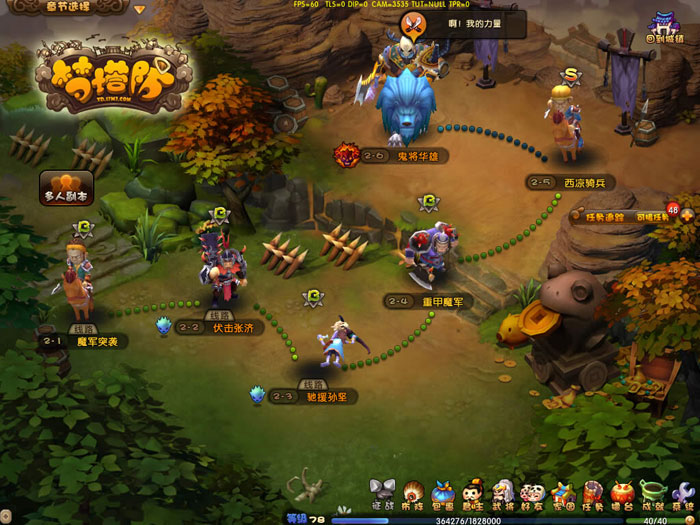Open the 包裹 bag inventory
The width and height of the screenshot is (700, 525).
(x=443, y=494)
